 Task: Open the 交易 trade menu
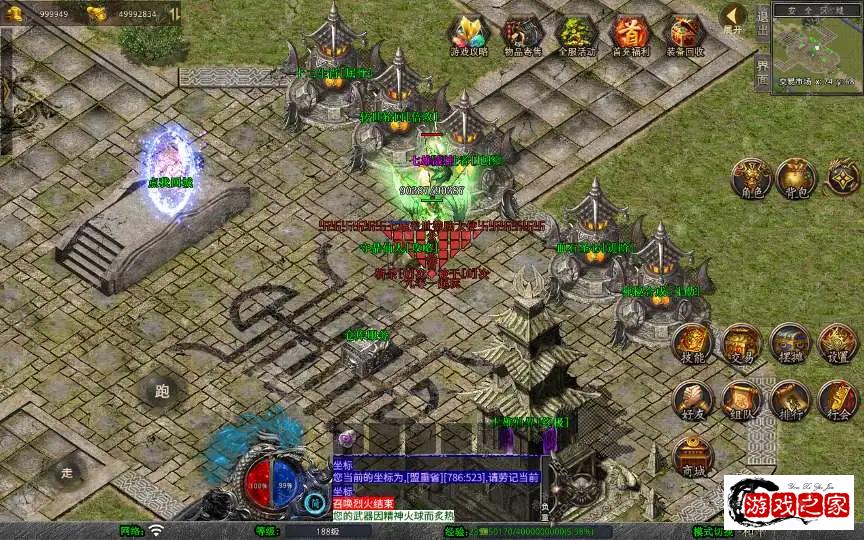point(741,343)
